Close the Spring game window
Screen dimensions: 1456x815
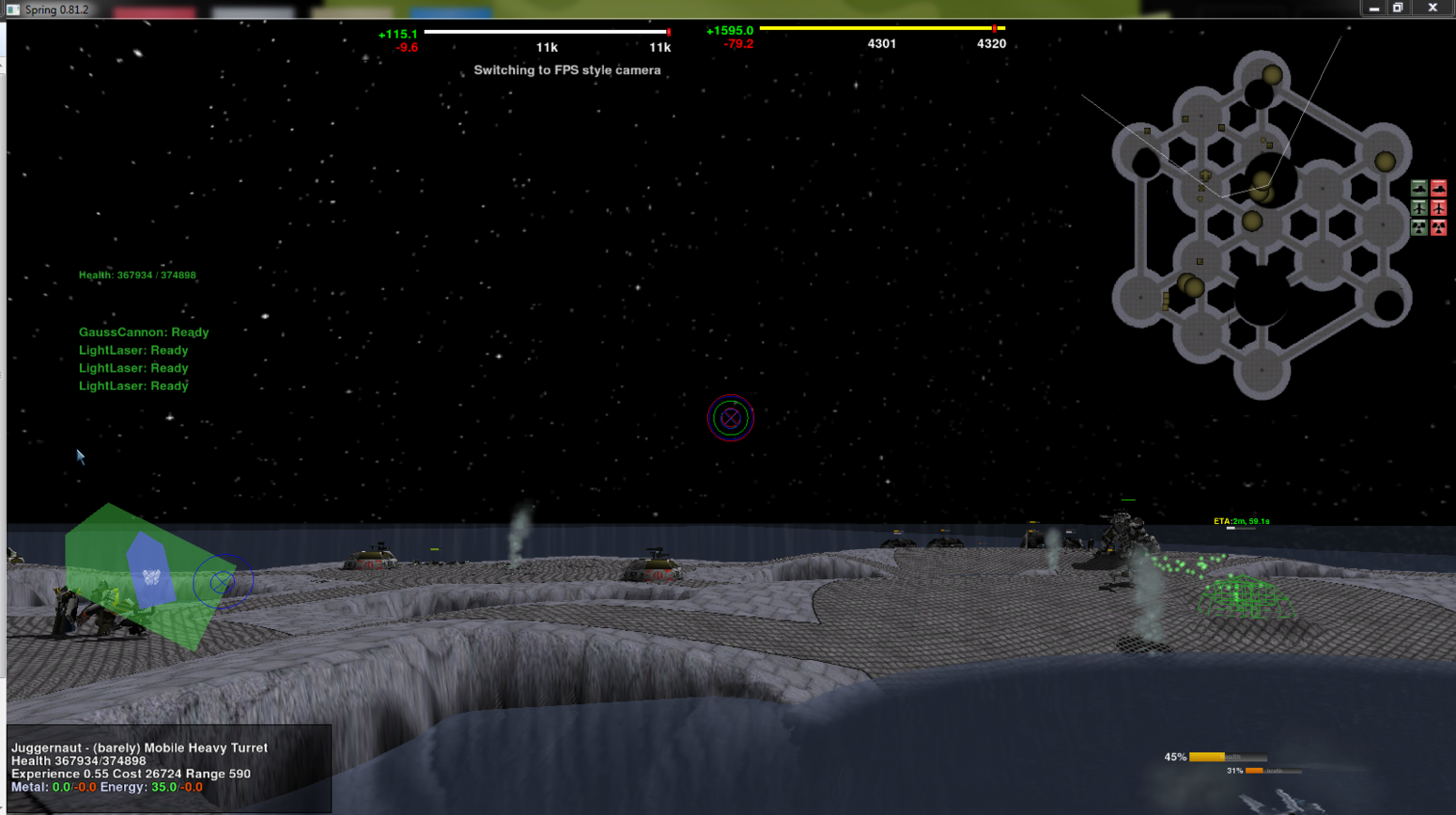[x=1433, y=8]
